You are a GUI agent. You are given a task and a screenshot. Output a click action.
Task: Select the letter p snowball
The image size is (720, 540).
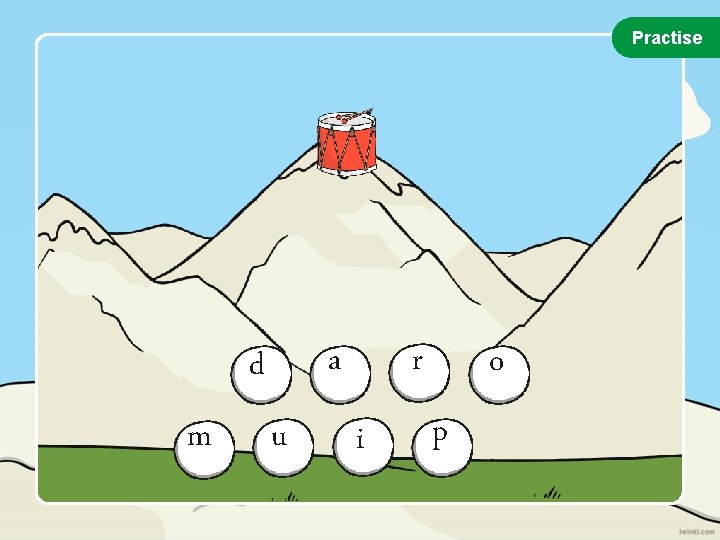pyautogui.click(x=440, y=441)
